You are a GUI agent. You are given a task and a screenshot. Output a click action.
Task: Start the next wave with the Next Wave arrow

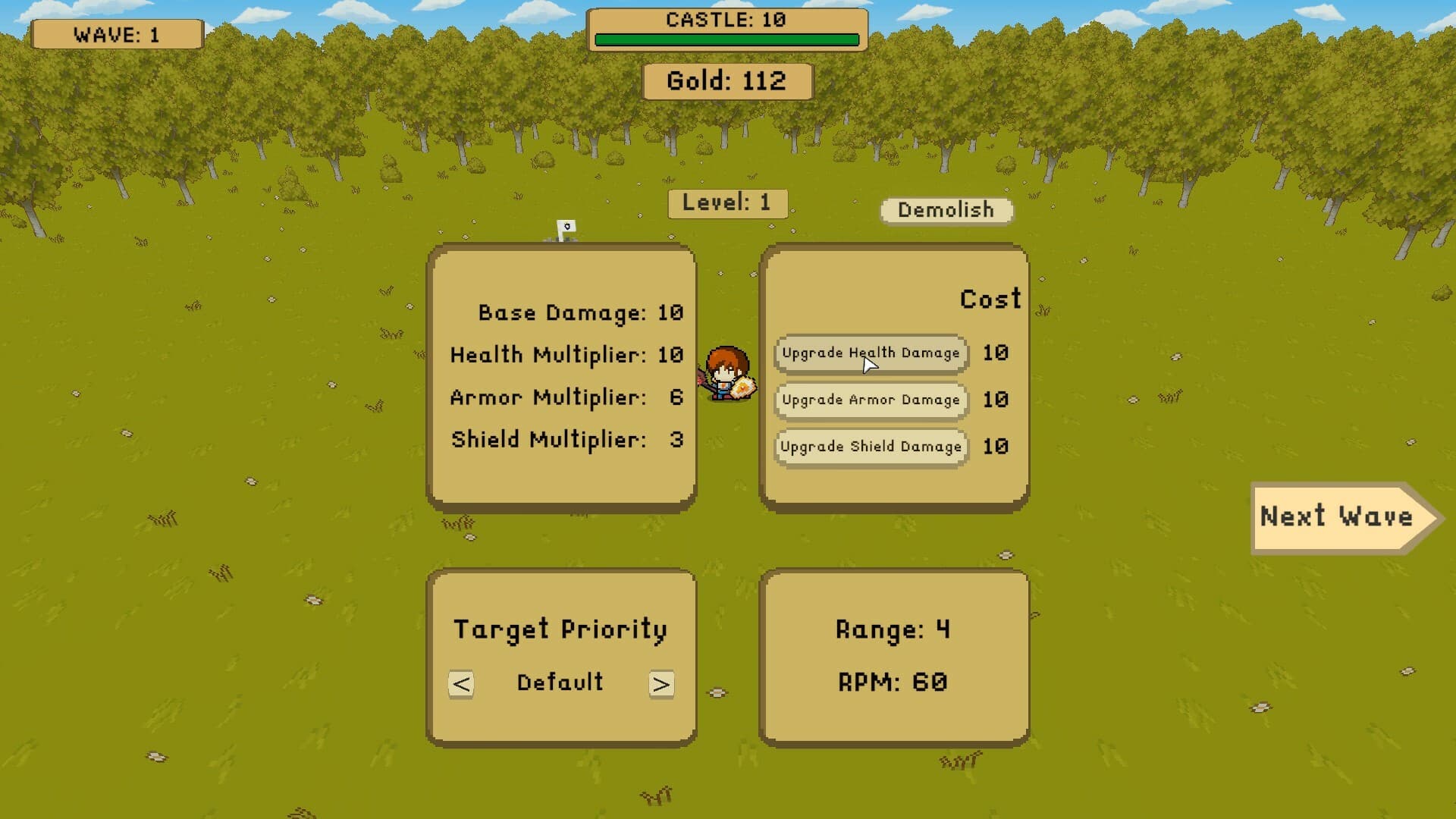coord(1338,518)
